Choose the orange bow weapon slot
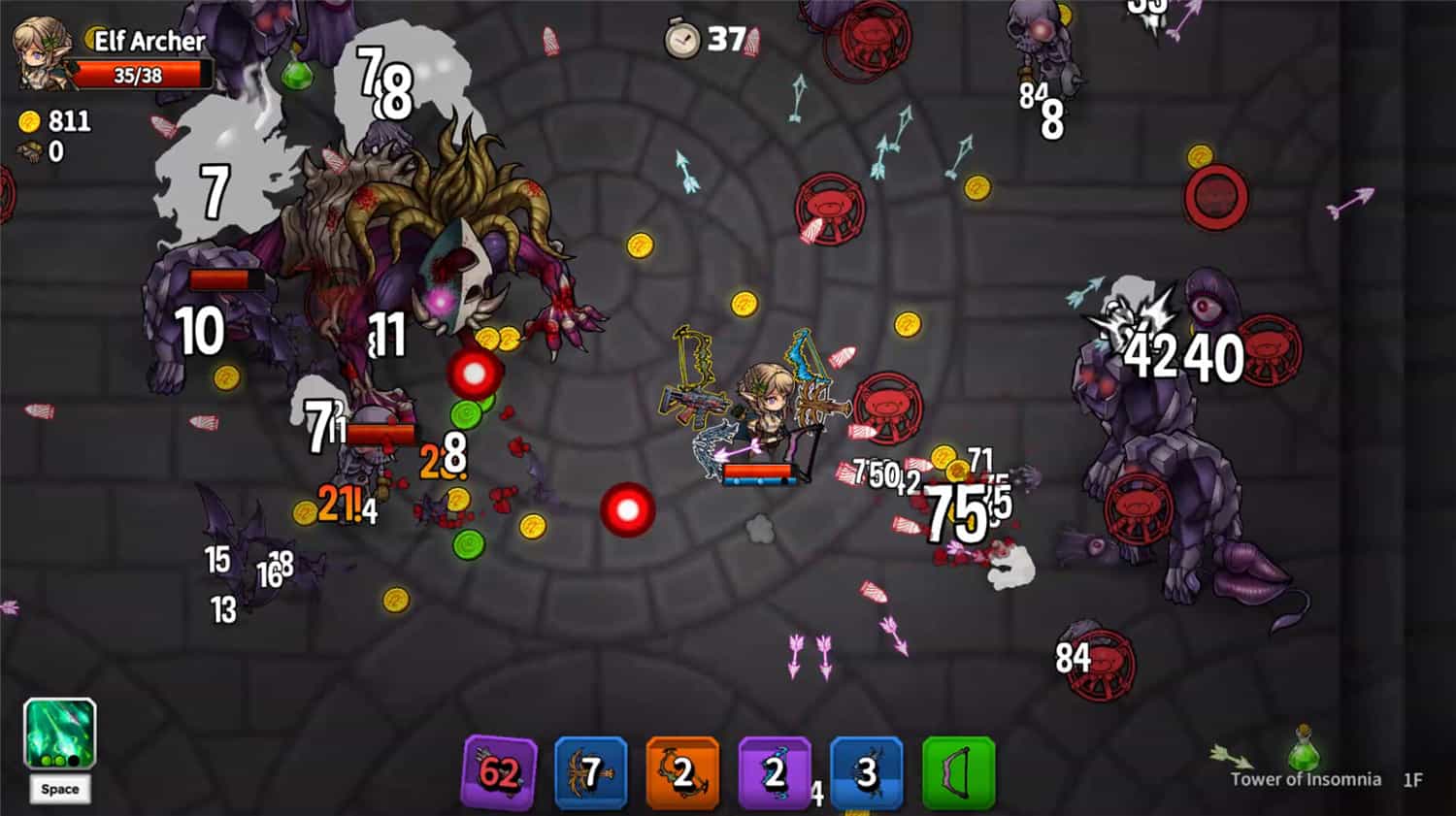Image resolution: width=1456 pixels, height=816 pixels. point(682,772)
